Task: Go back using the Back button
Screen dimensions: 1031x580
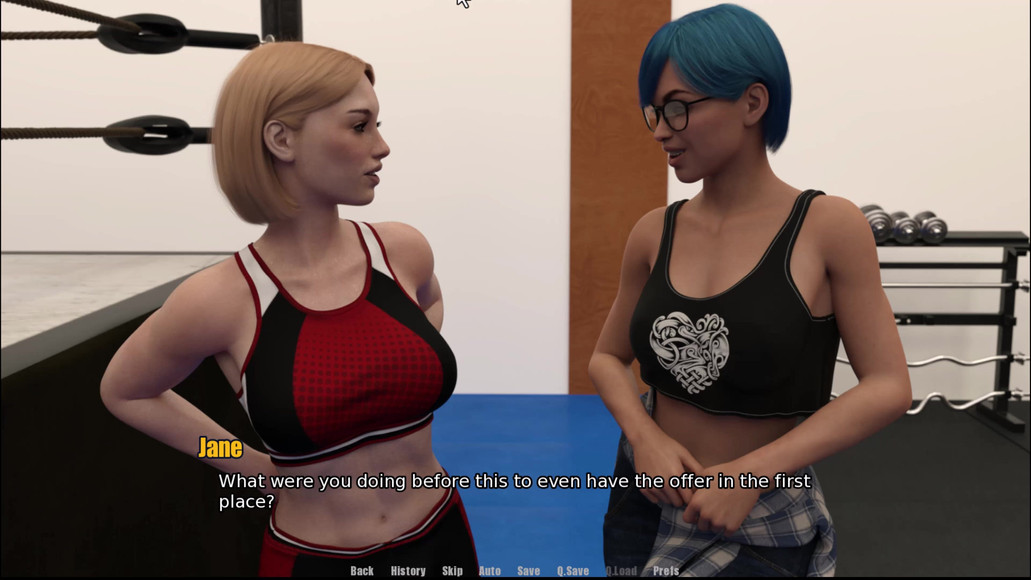Action: pyautogui.click(x=362, y=571)
